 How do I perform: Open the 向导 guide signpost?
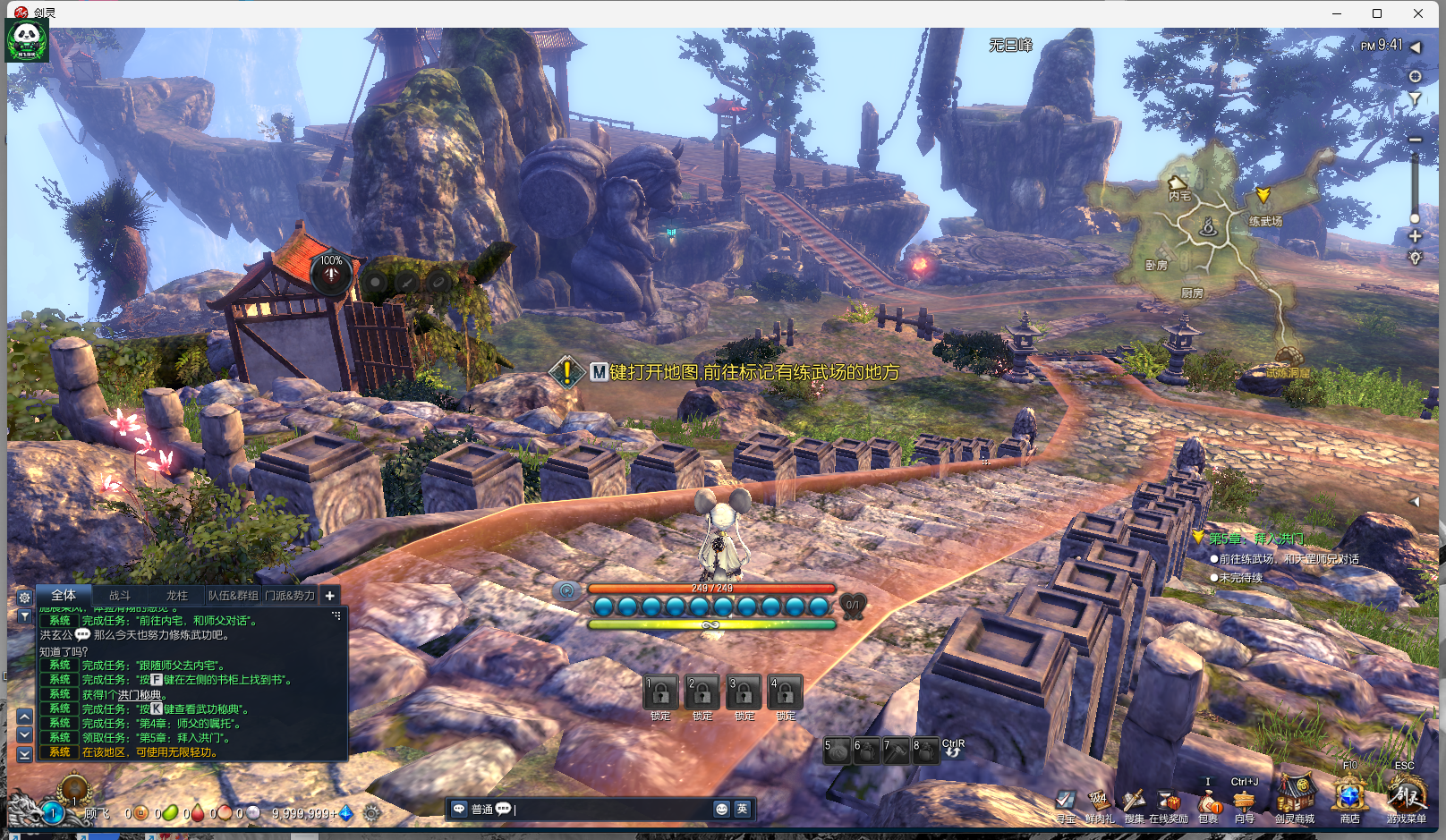pyautogui.click(x=1244, y=802)
